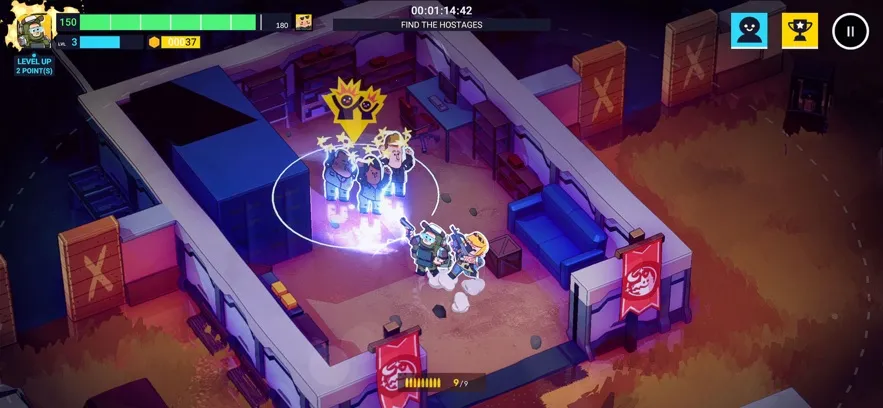Screen dimensions: 883x408
Task: Open the Level Up points notice
Action: point(33,66)
